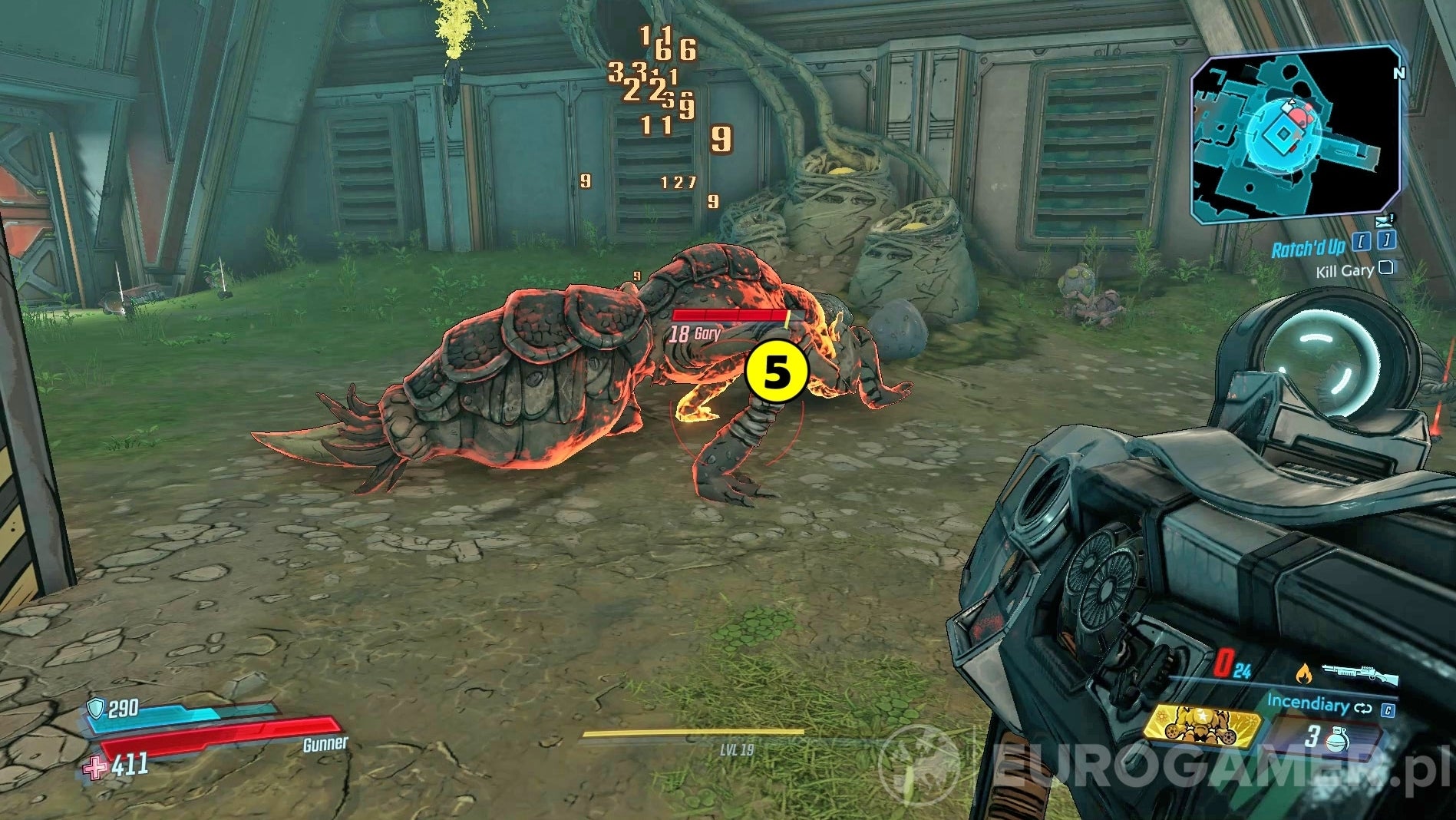Toggle the Kill Gary objective checkbox
Viewport: 1456px width, 820px height.
pyautogui.click(x=1385, y=269)
